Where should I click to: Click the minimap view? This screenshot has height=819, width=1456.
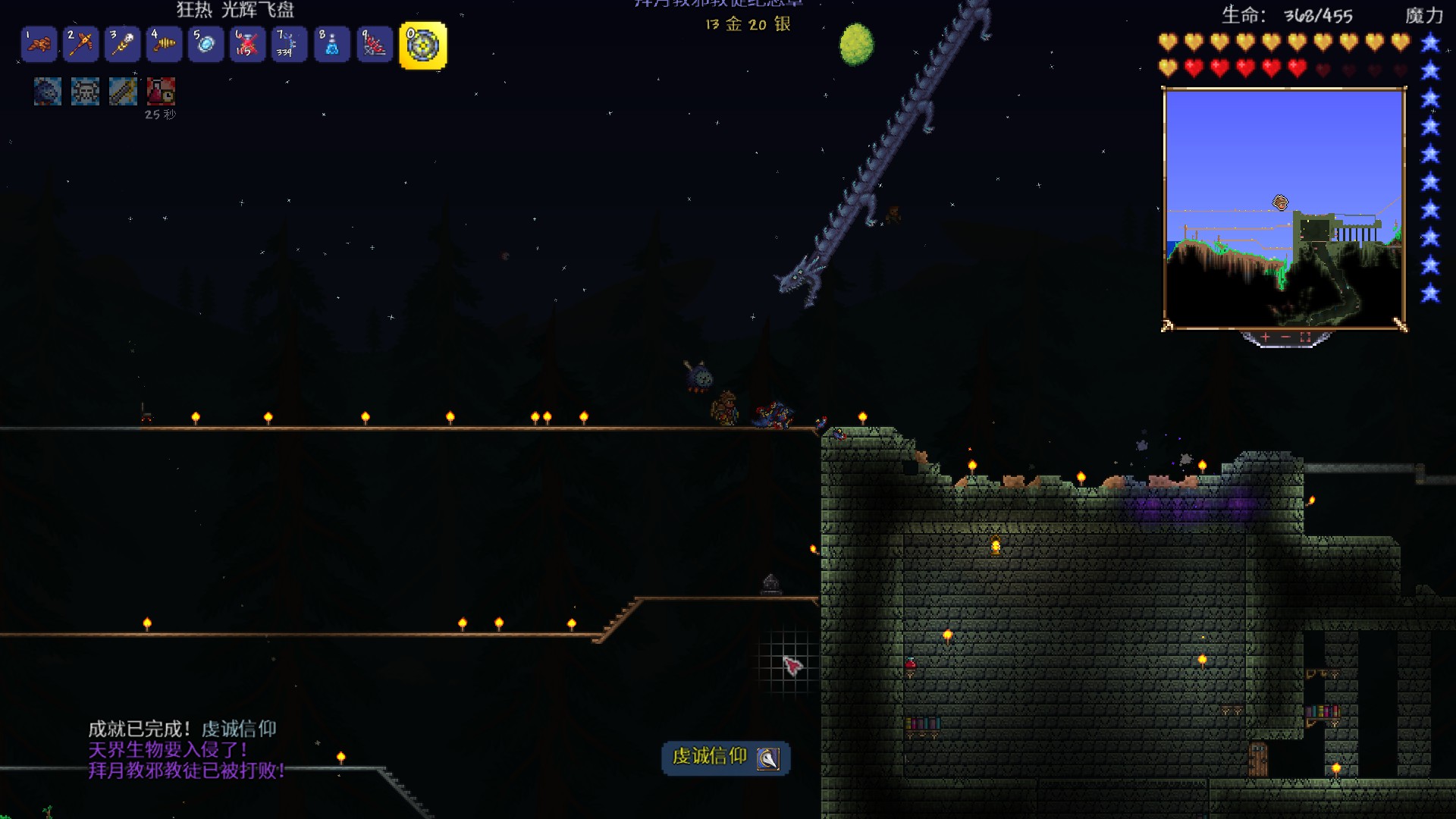(x=1284, y=209)
